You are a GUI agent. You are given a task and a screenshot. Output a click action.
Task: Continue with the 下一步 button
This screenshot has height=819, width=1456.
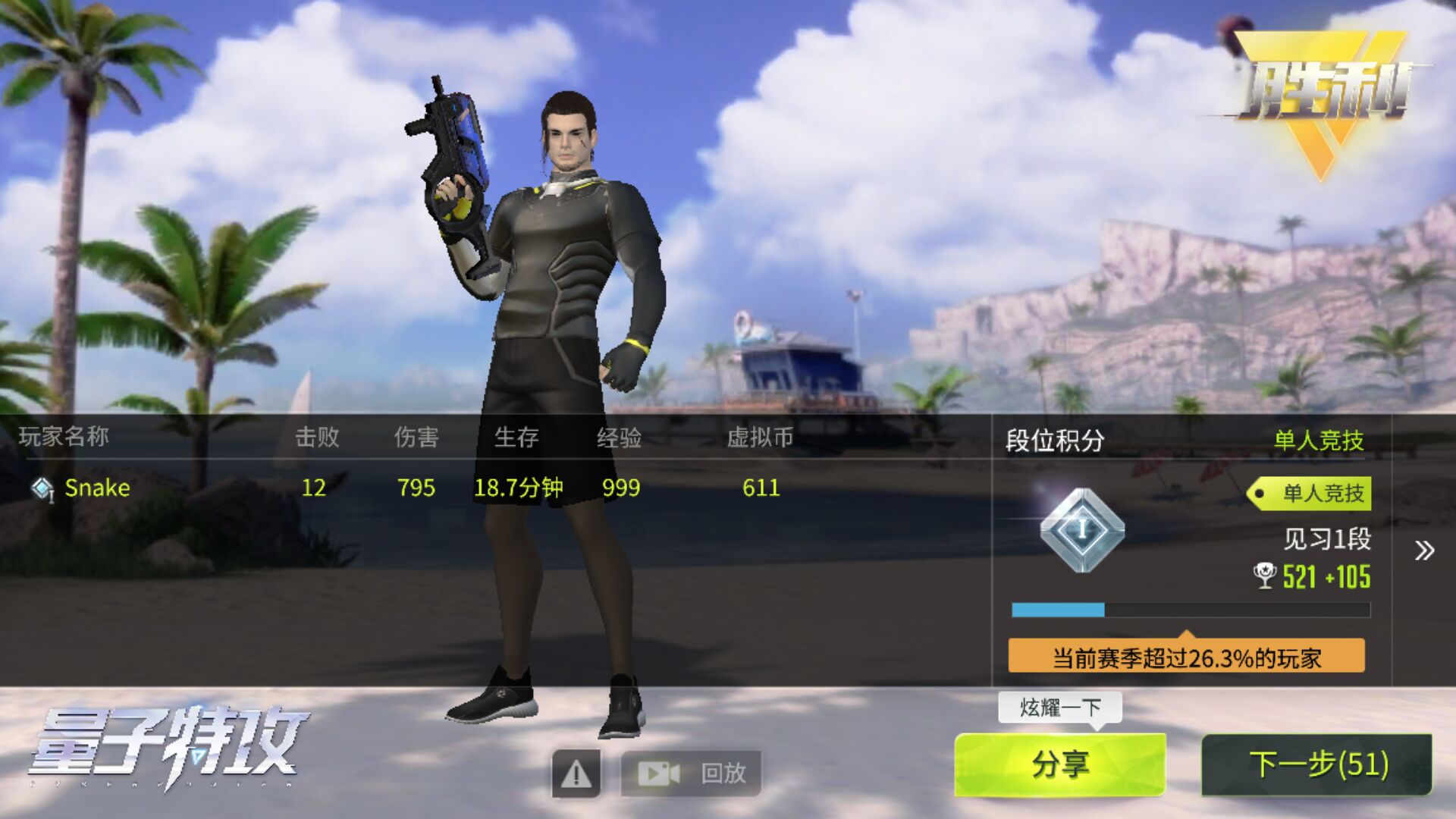click(x=1317, y=764)
